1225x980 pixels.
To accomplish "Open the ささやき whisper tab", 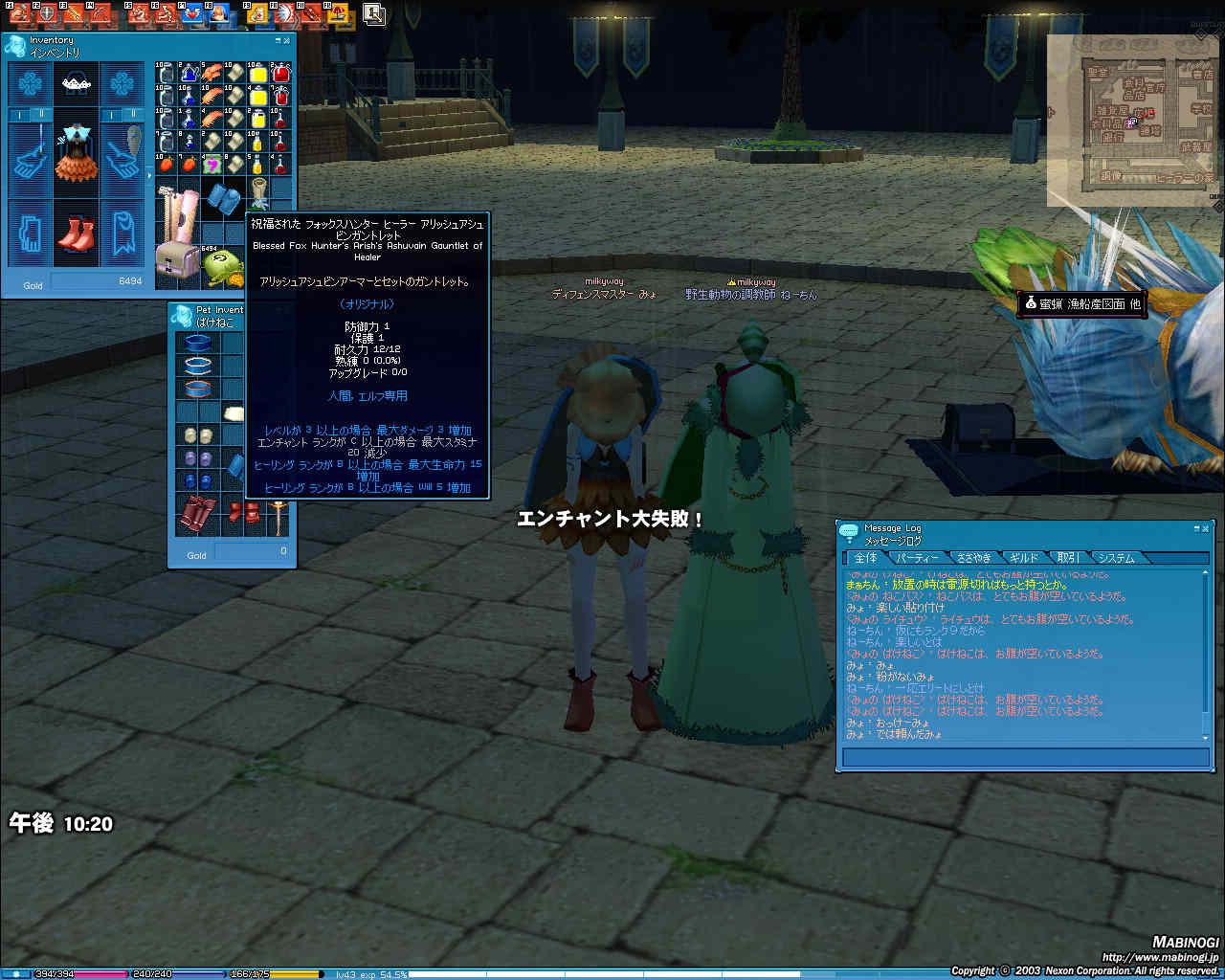I will (x=973, y=557).
